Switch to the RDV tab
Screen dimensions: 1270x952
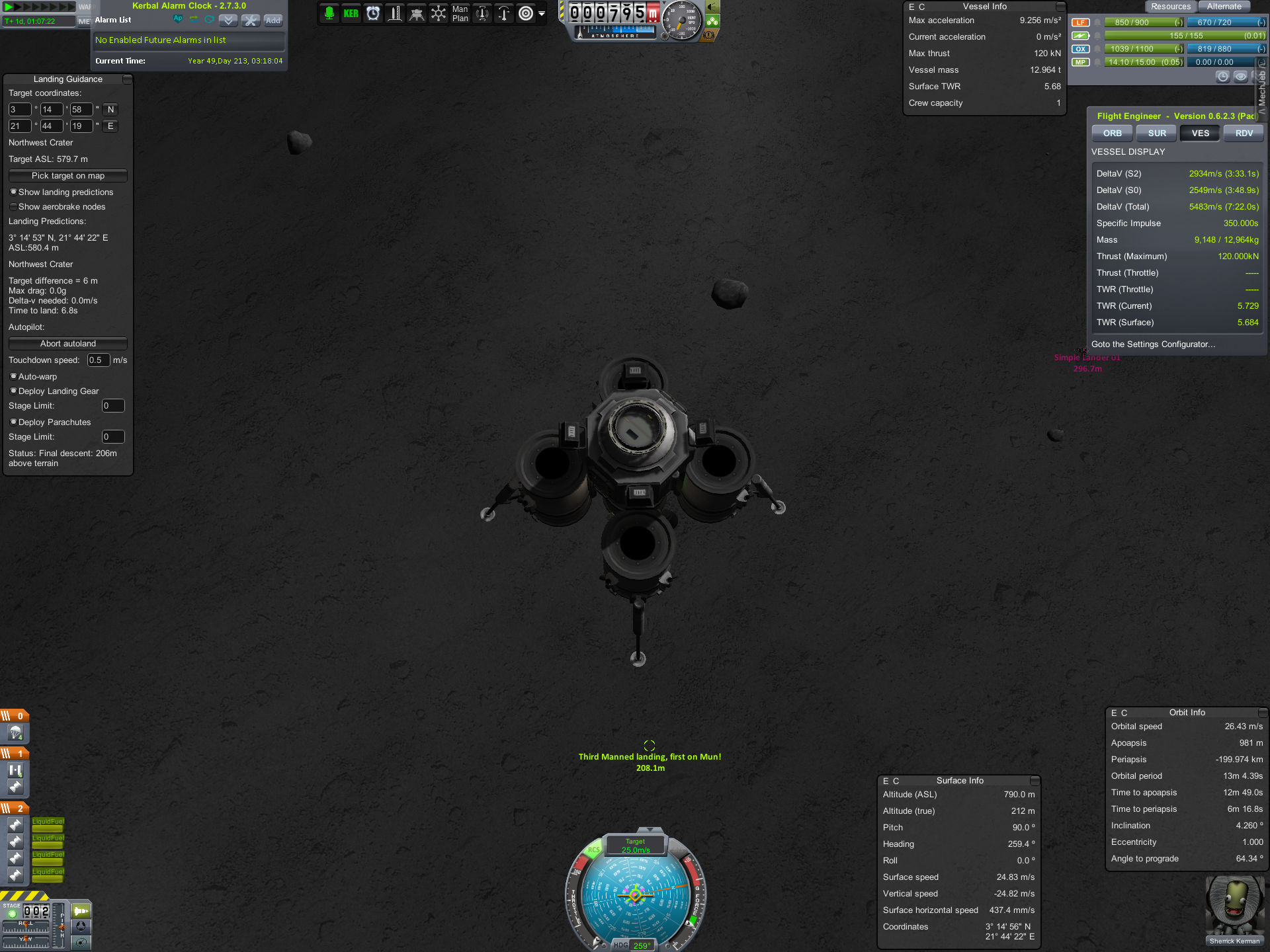(x=1244, y=134)
